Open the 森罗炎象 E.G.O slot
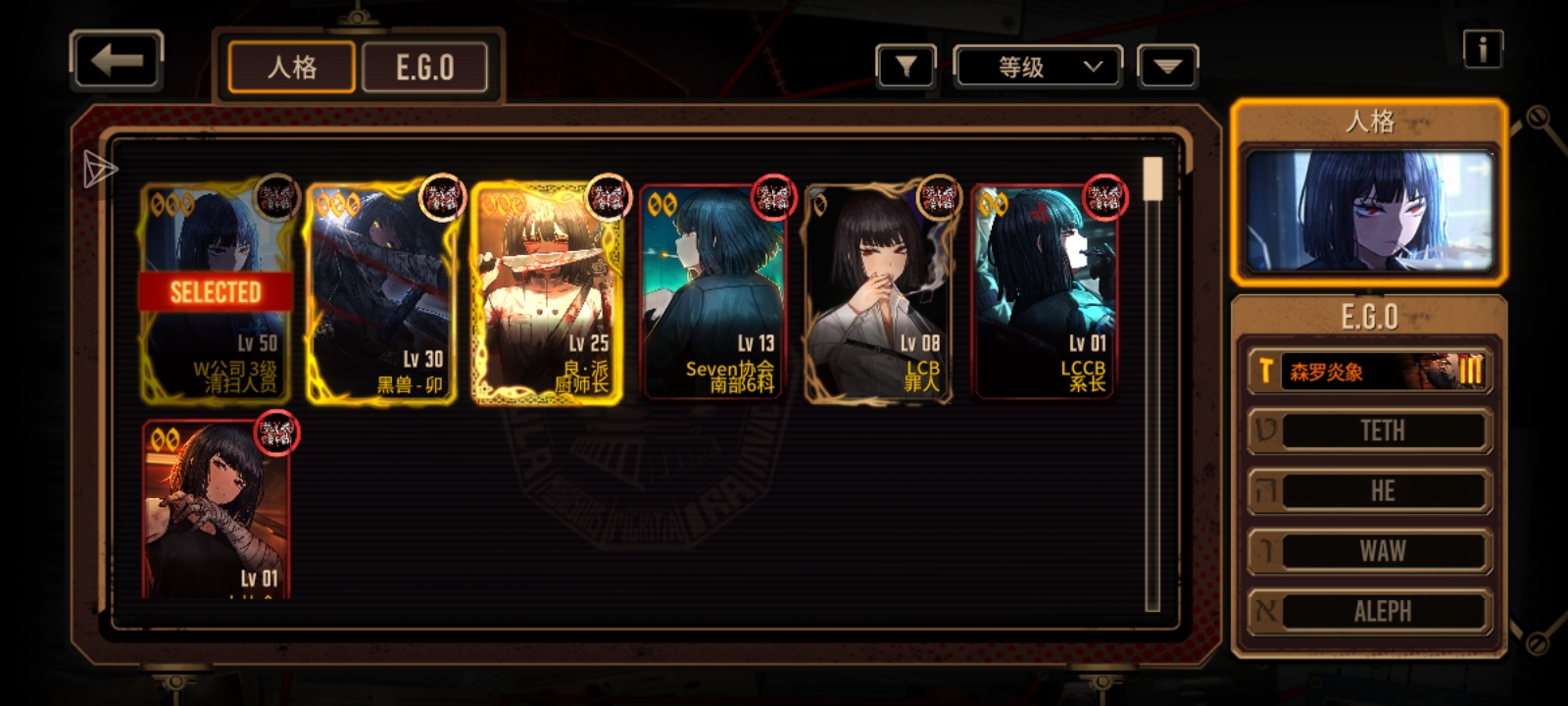This screenshot has width=1568, height=706. [1369, 372]
